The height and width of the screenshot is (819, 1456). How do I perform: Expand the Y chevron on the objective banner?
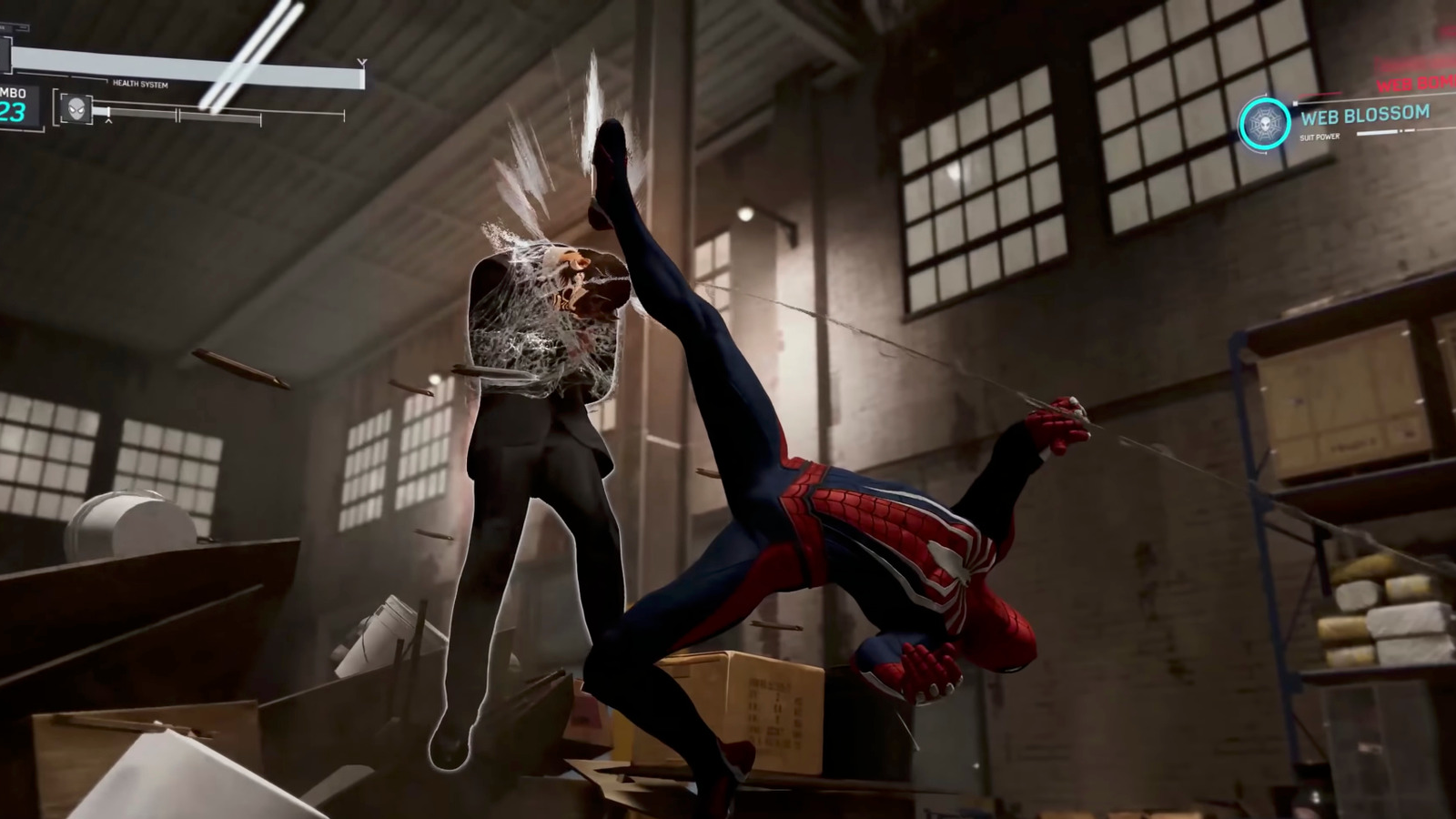pyautogui.click(x=361, y=62)
